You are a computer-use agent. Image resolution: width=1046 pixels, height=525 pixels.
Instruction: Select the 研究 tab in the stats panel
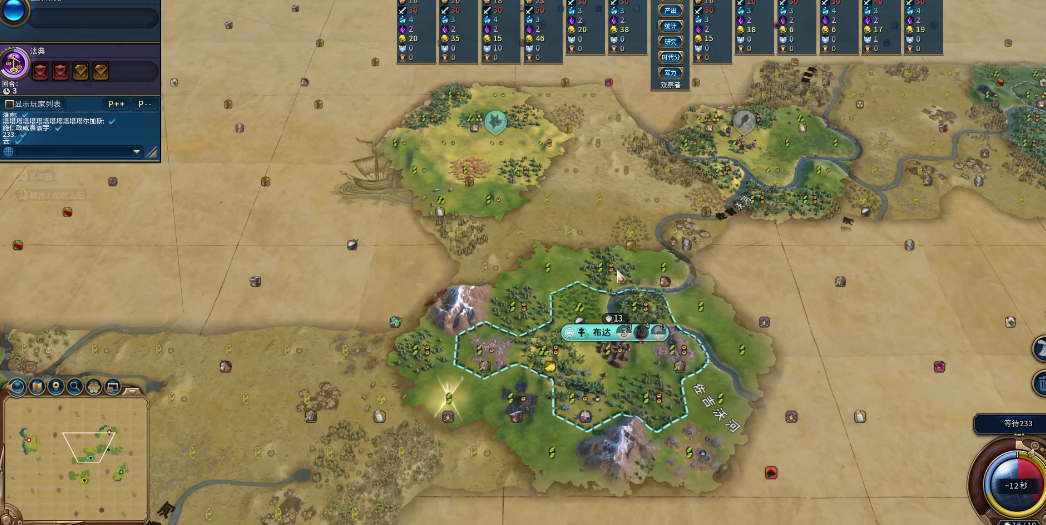[x=670, y=42]
